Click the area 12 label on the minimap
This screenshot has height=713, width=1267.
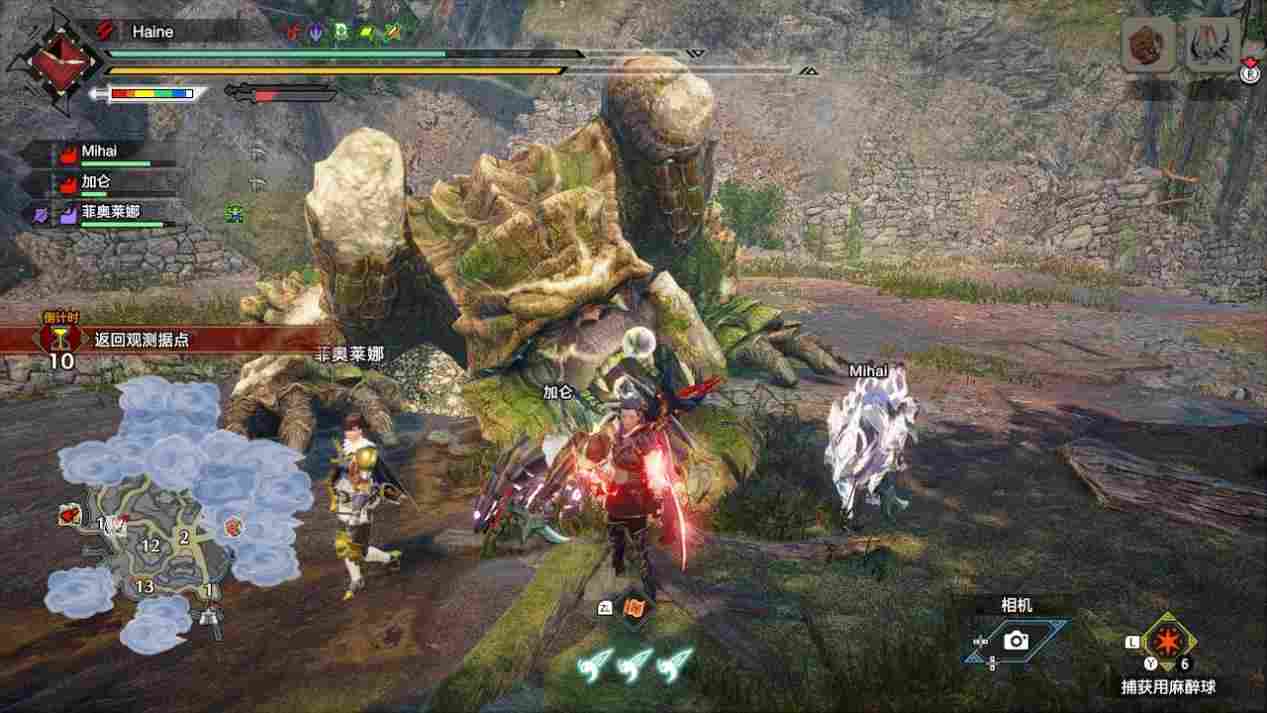[152, 545]
